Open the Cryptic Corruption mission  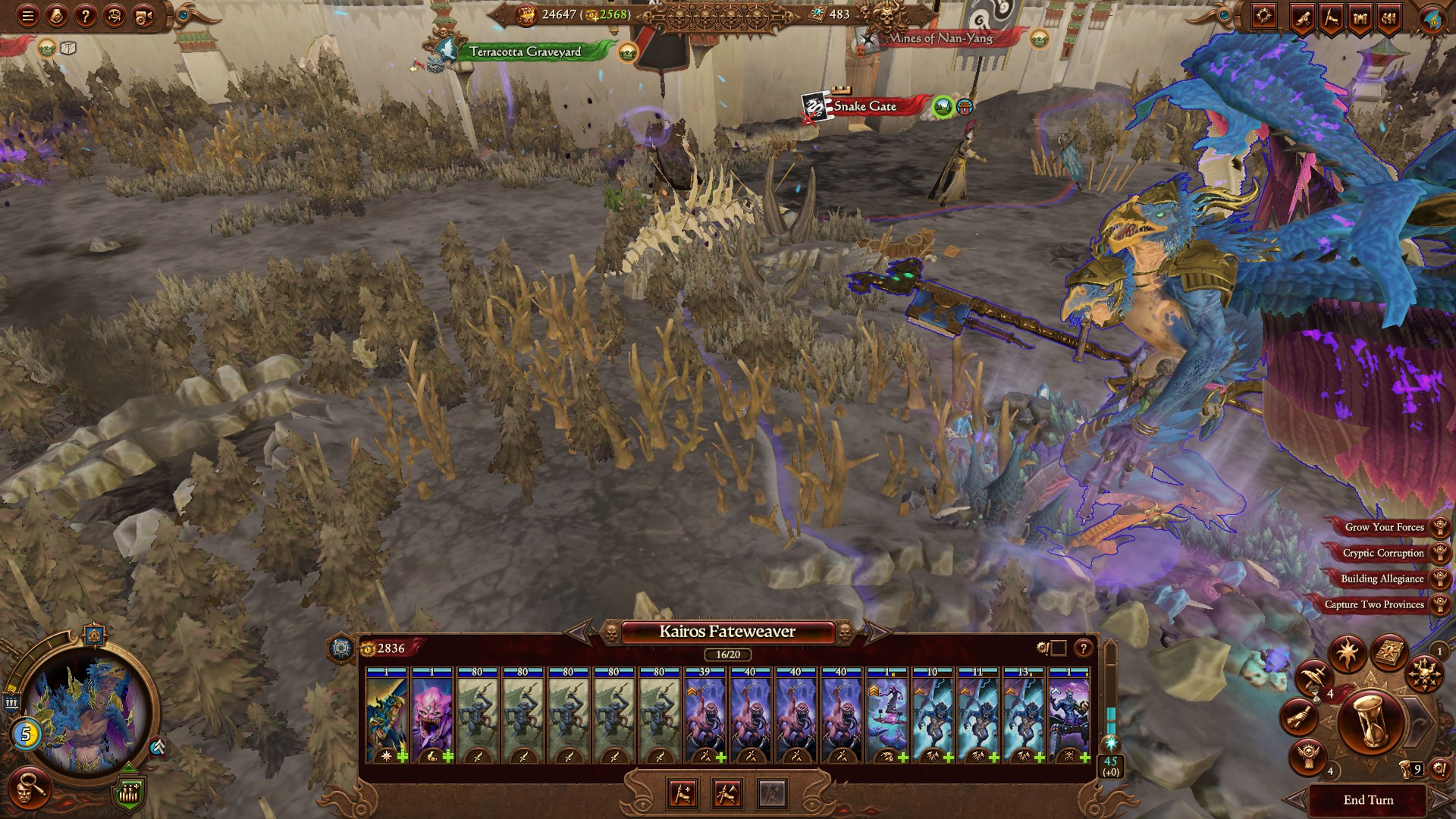pyautogui.click(x=1383, y=553)
